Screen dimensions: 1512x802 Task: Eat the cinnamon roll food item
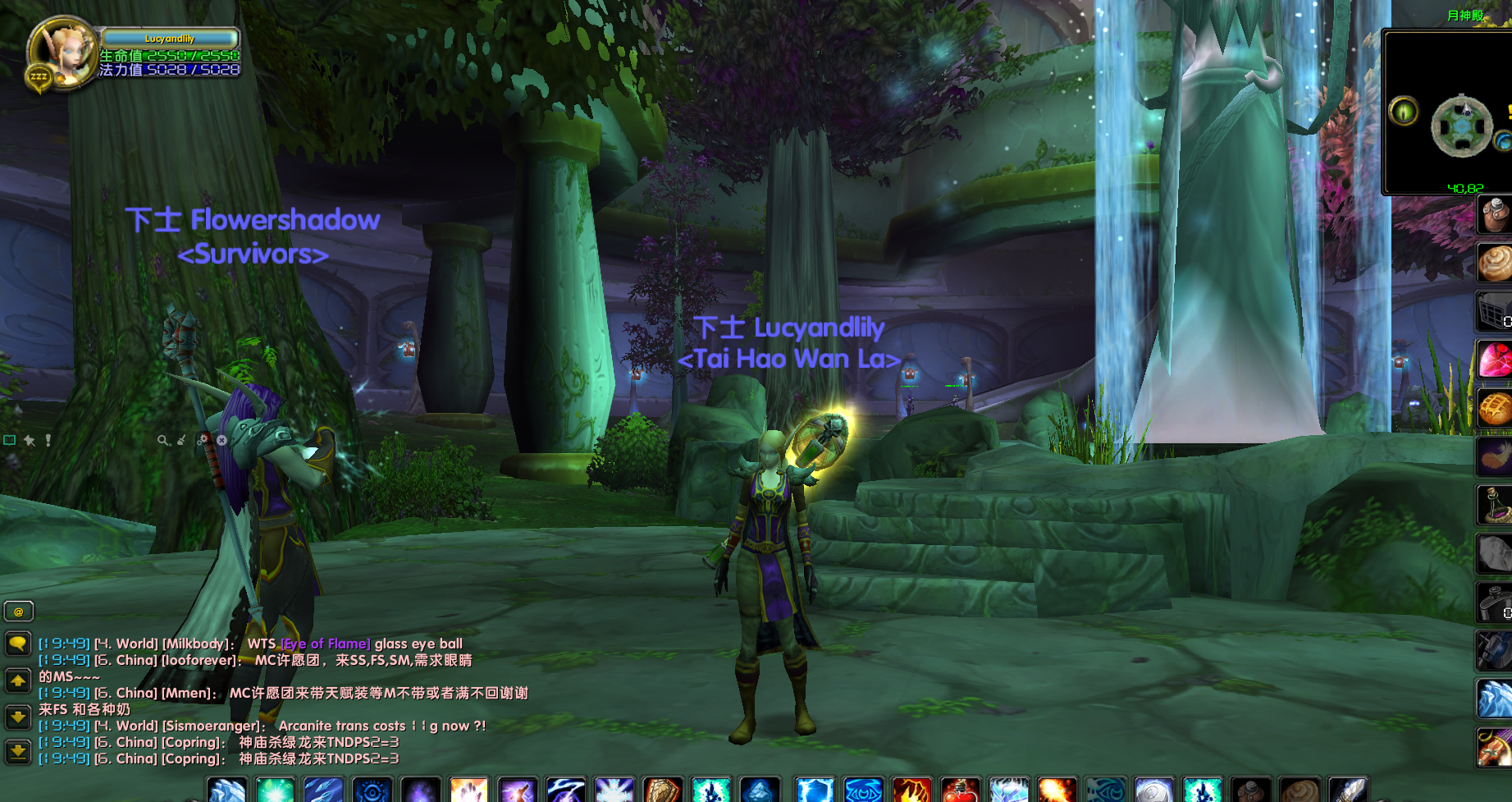coord(1494,264)
